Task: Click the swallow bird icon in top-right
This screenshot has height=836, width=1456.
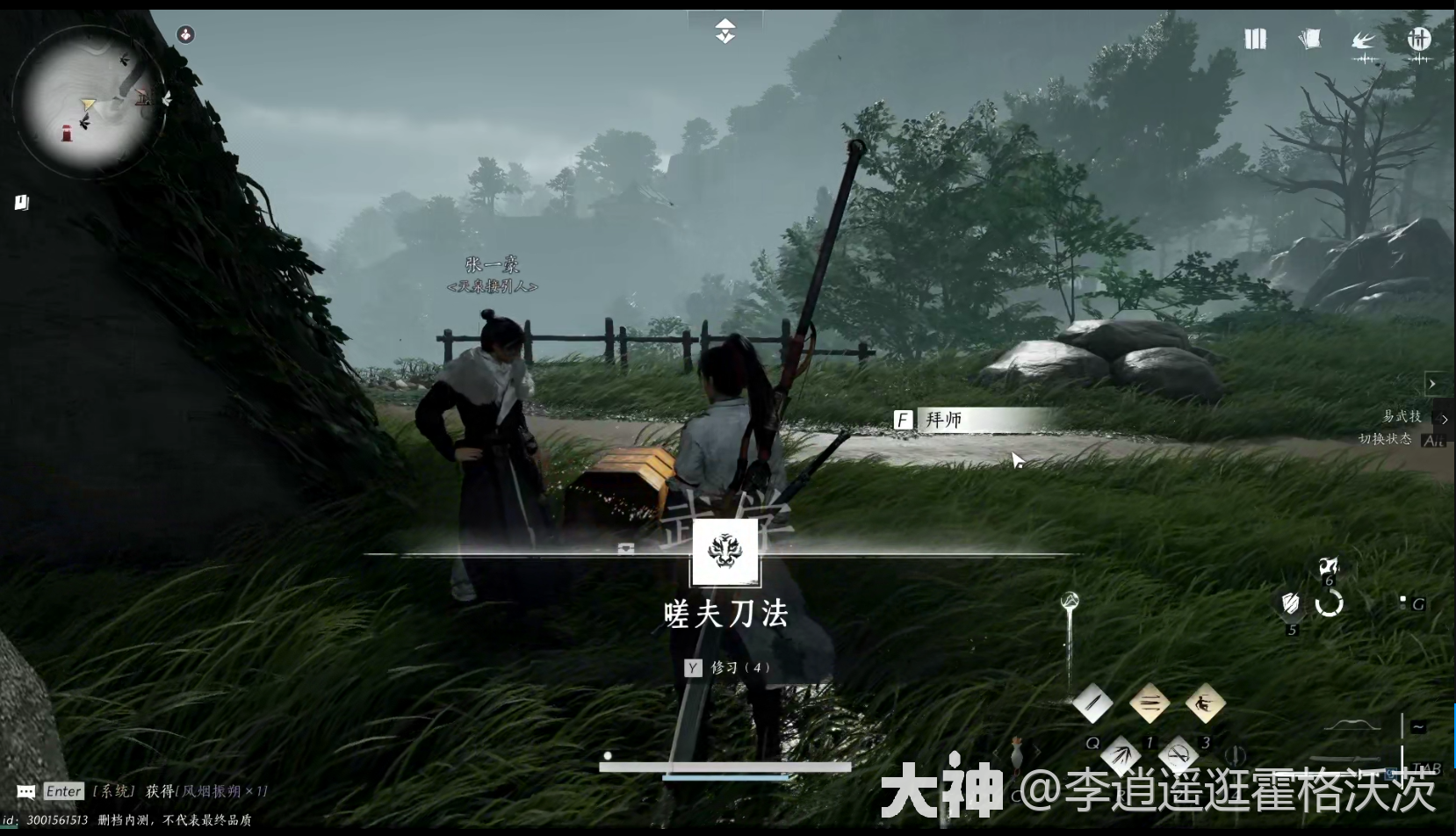Action: (x=1362, y=40)
